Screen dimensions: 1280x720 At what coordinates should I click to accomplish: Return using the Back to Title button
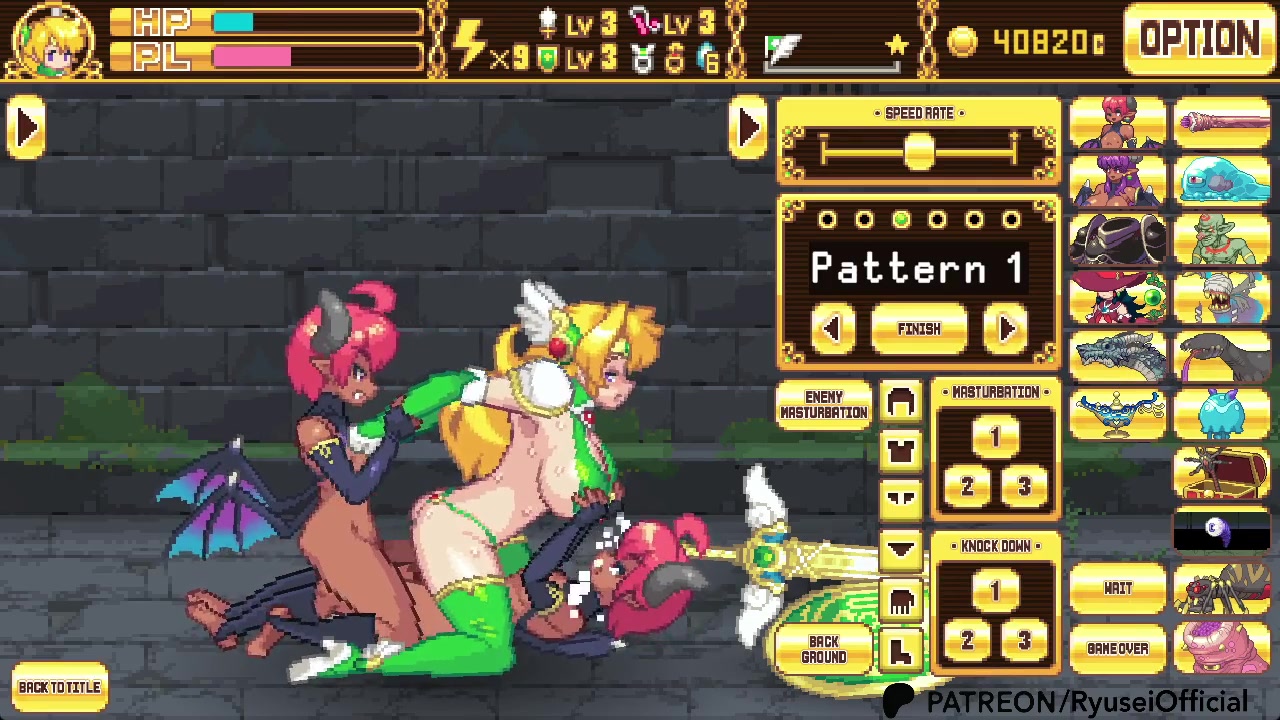click(x=59, y=688)
